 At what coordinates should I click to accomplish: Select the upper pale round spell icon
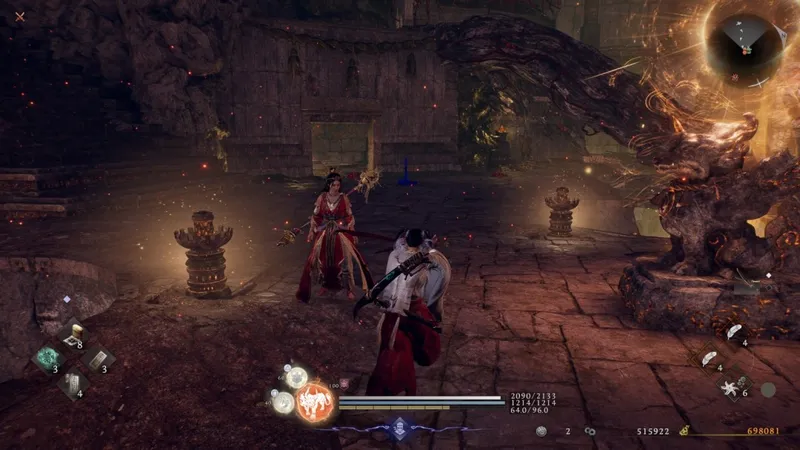coord(296,377)
